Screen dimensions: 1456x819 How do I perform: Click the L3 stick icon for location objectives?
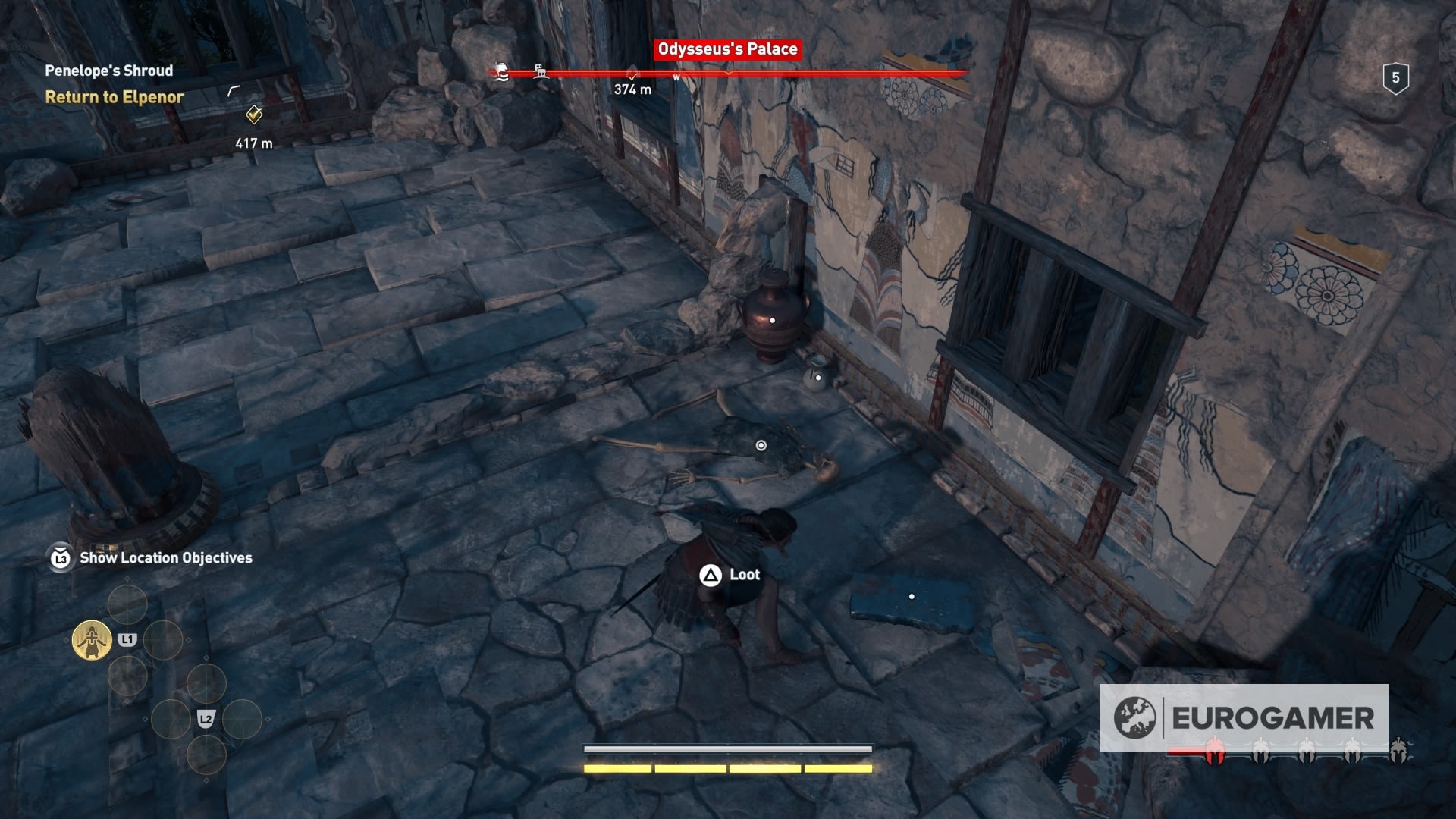click(x=59, y=557)
